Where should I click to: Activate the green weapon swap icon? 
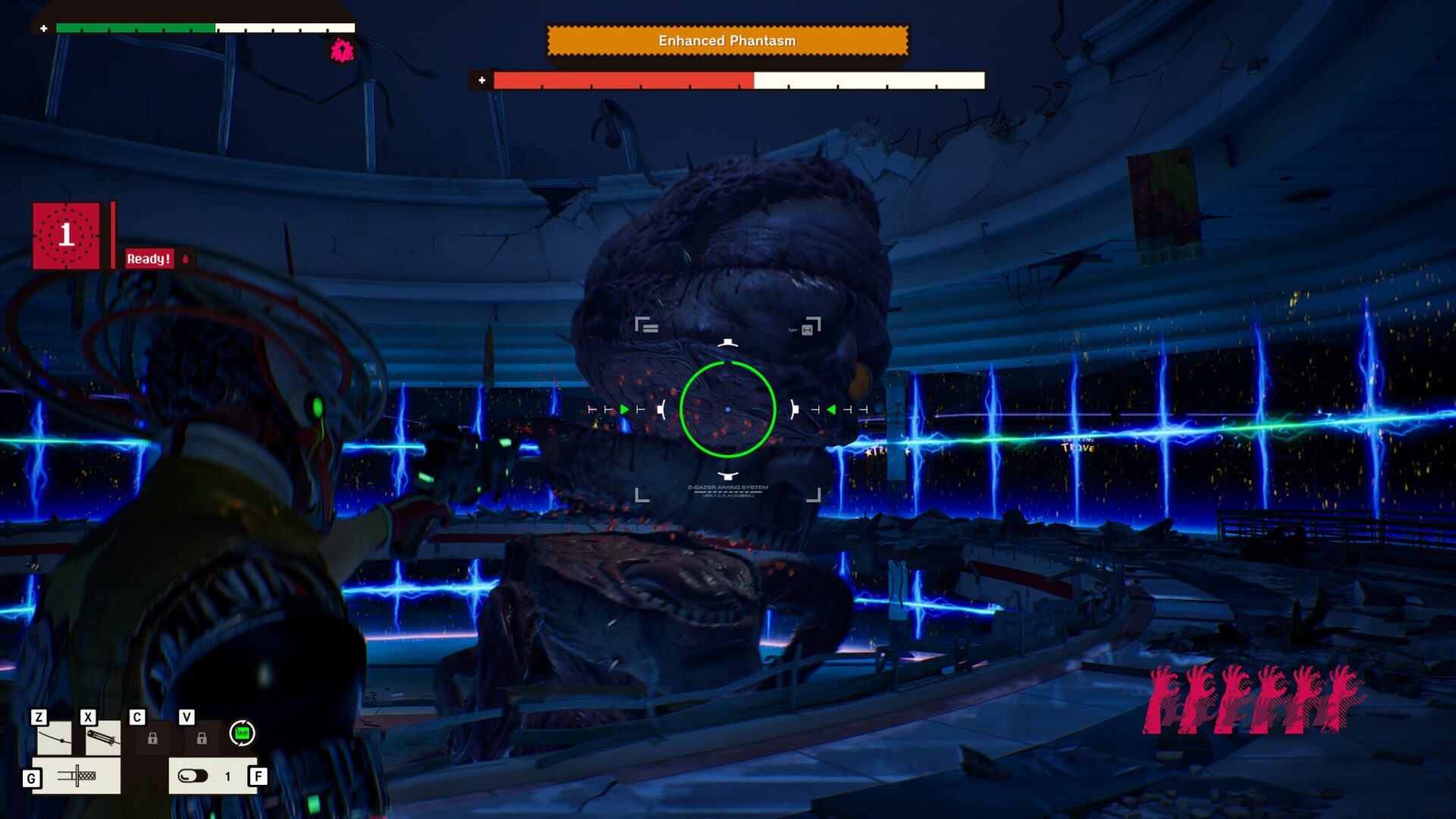click(242, 733)
